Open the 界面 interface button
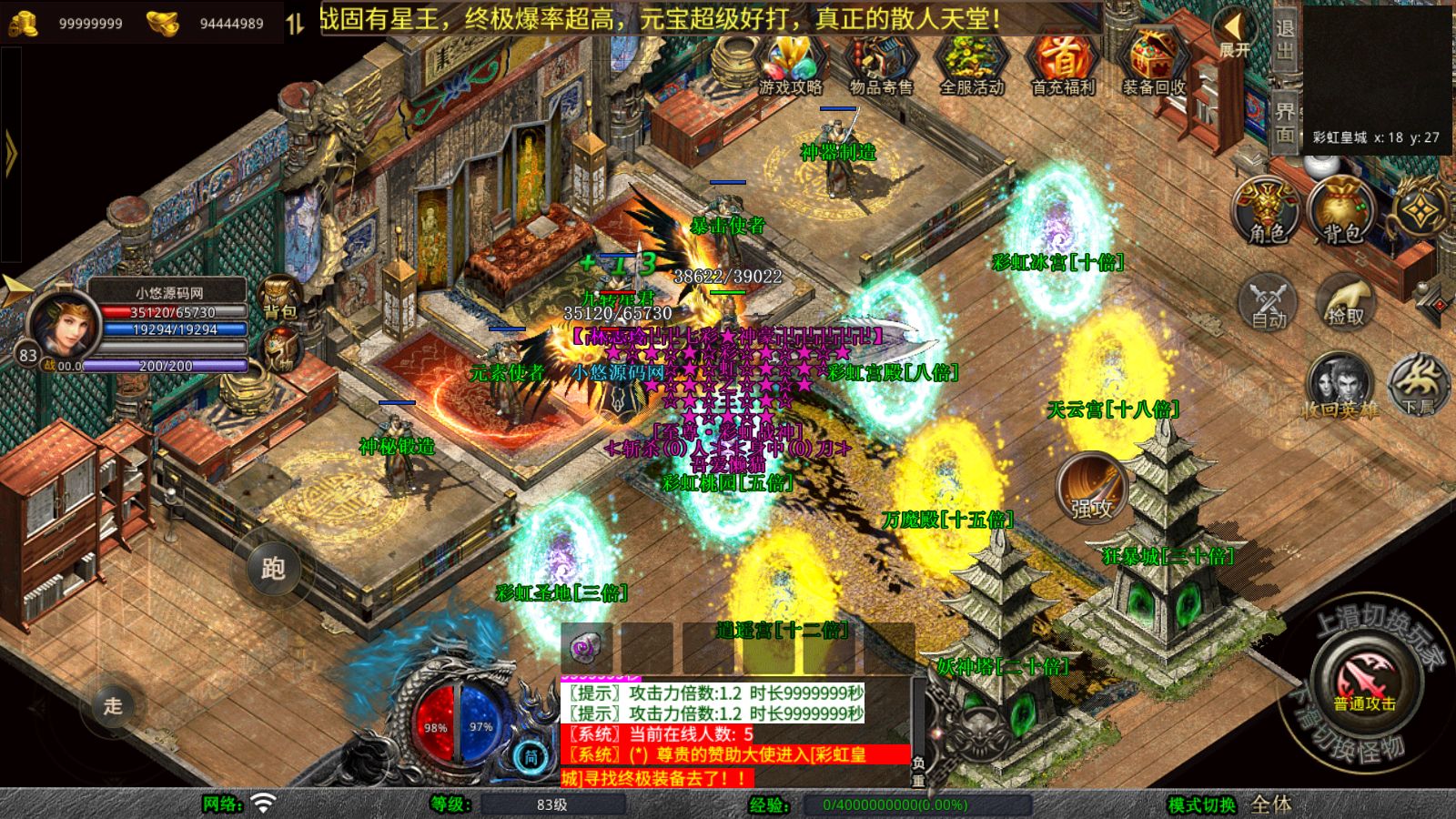1456x819 pixels. pos(1284,122)
